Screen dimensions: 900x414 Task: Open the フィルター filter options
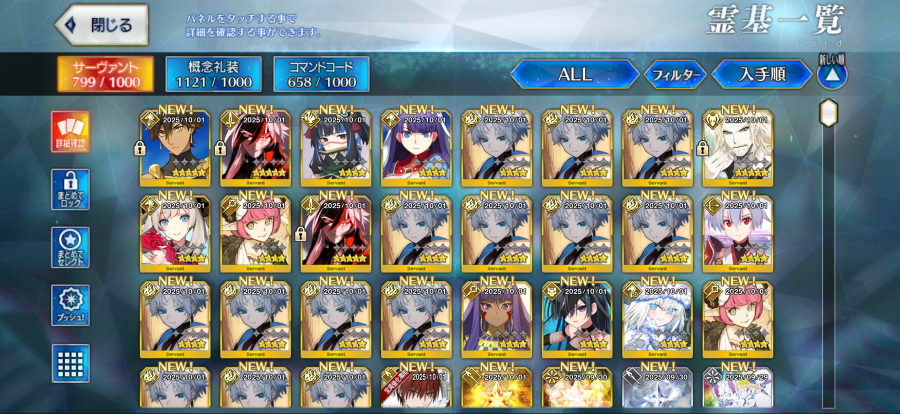(673, 74)
